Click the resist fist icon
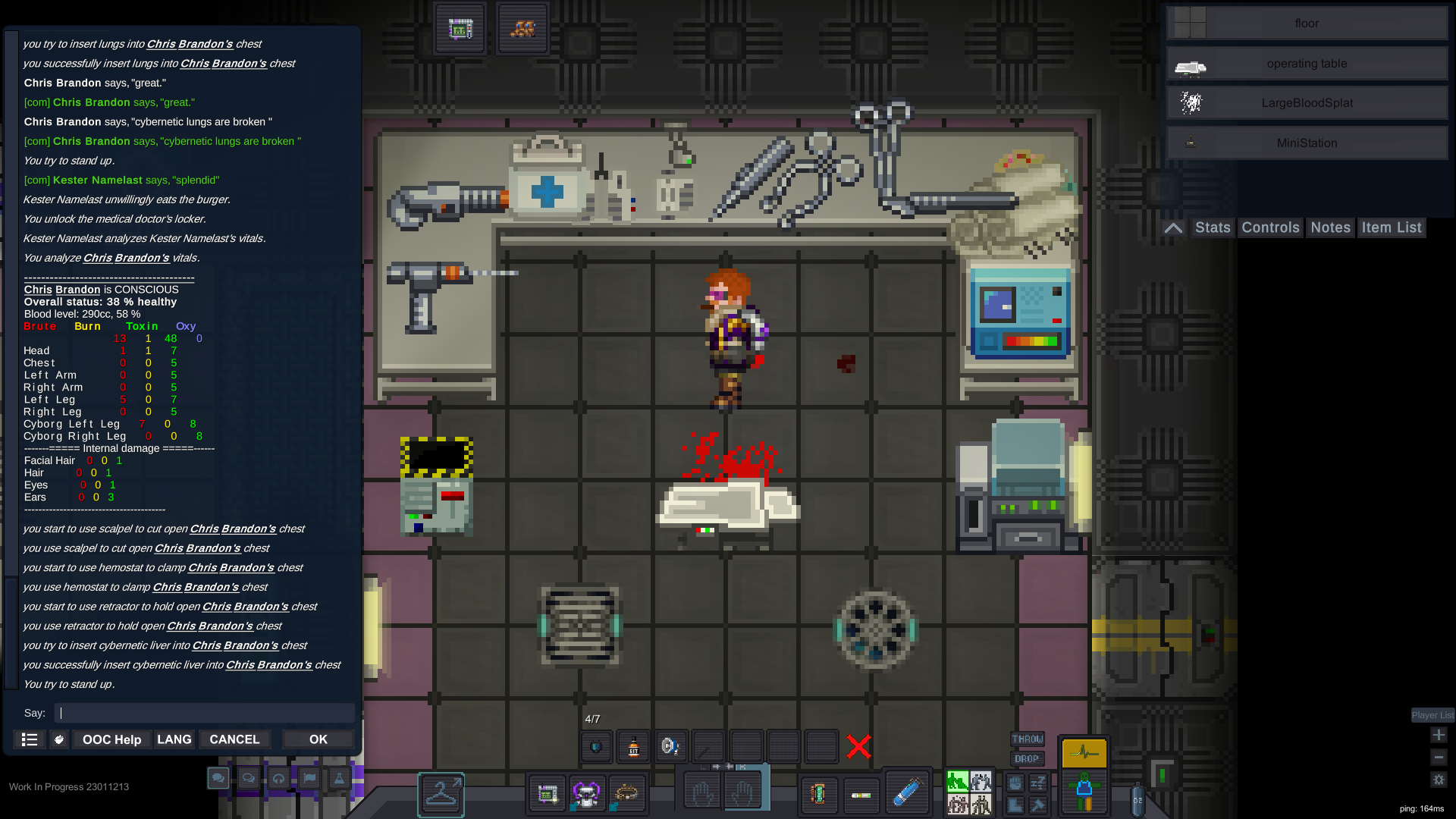 [1015, 783]
